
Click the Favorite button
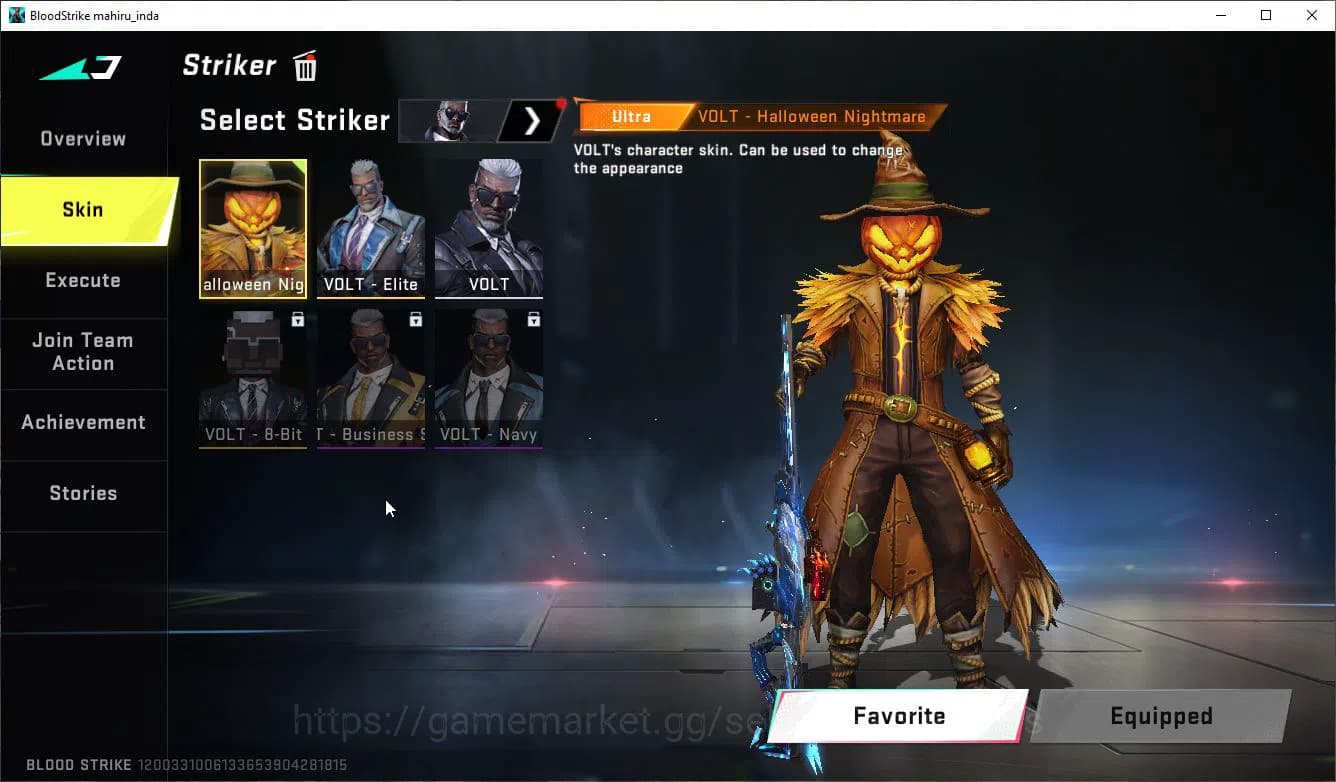click(x=897, y=716)
